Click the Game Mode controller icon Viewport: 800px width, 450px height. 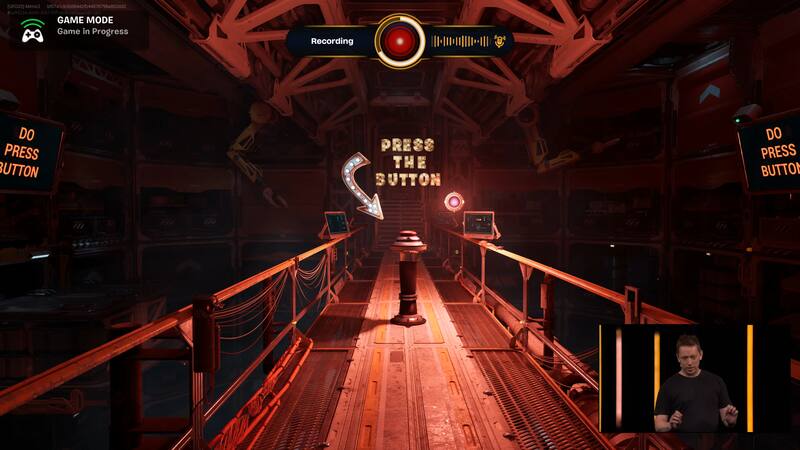[32, 31]
